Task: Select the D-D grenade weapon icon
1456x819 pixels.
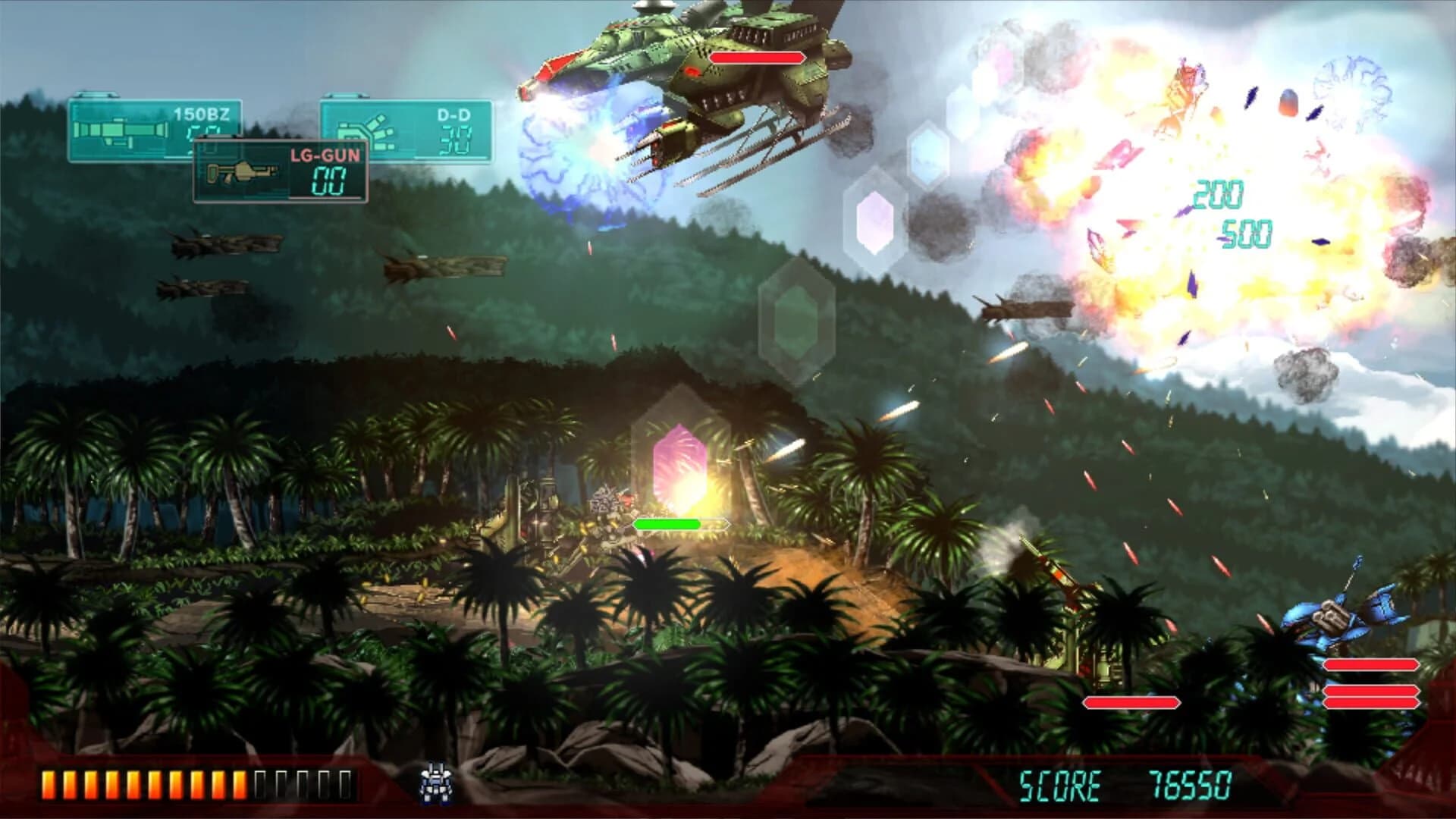Action: pos(364,129)
